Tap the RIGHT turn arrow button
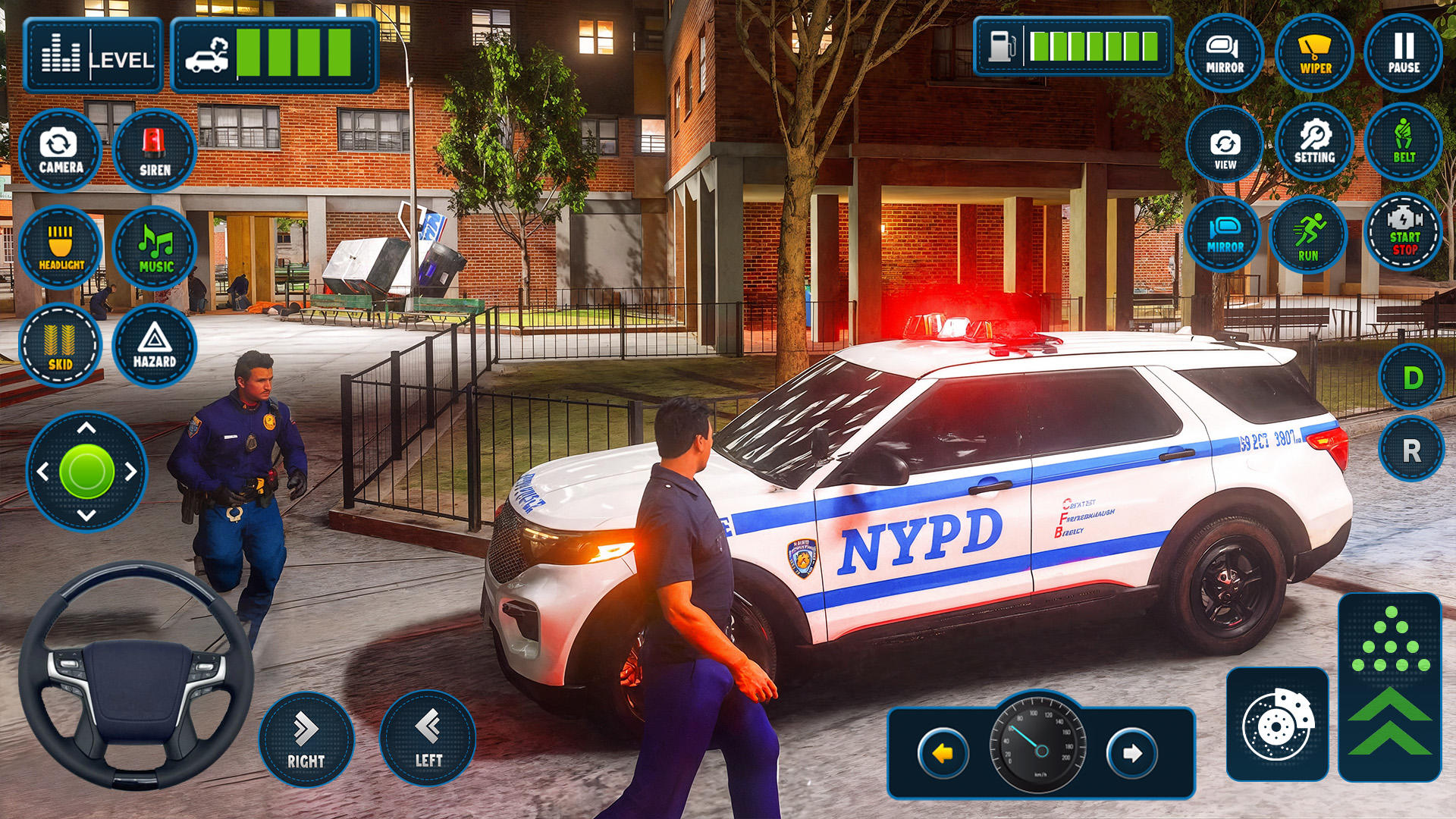1456x819 pixels. click(306, 739)
